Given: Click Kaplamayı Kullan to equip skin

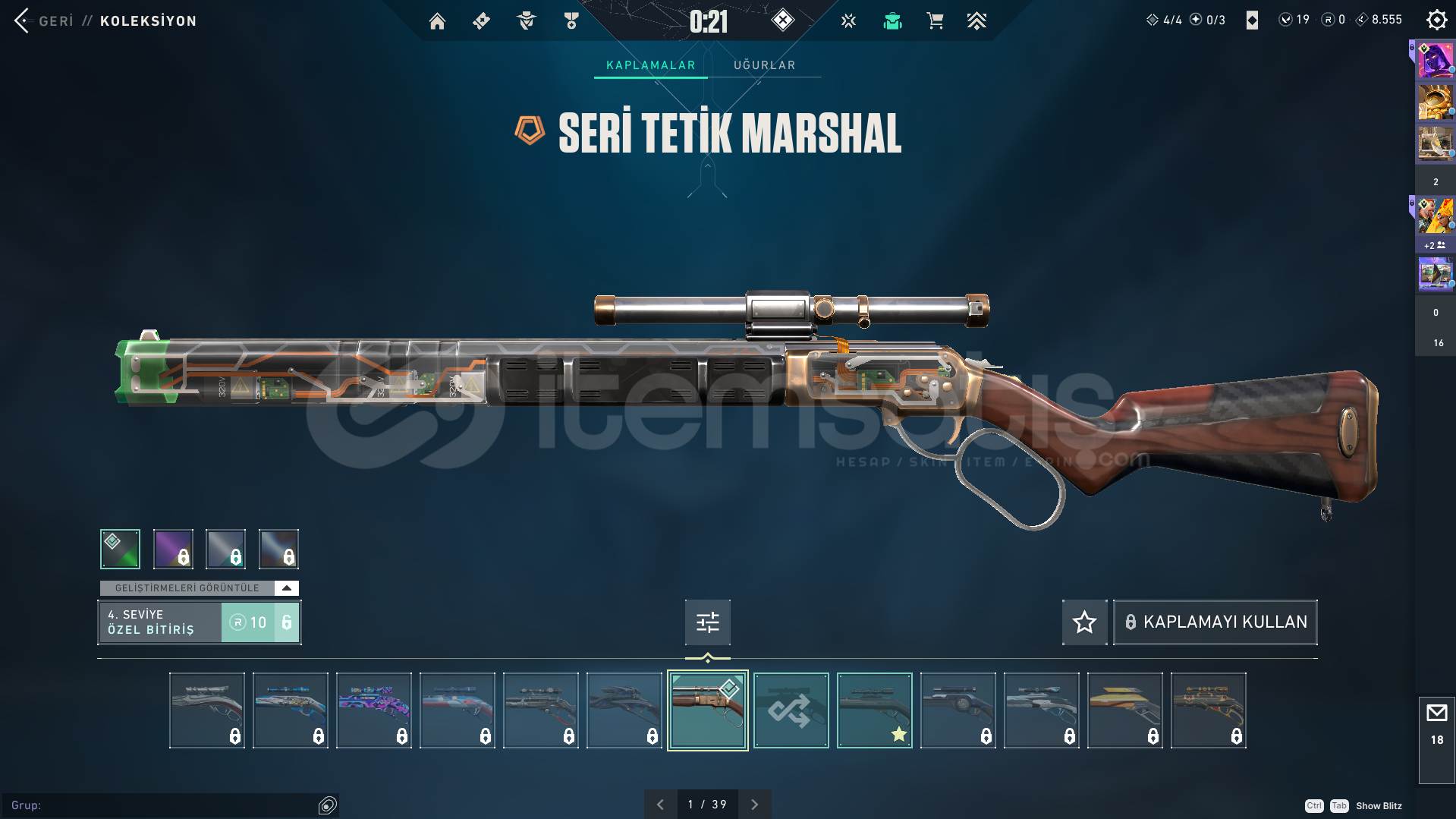Looking at the screenshot, I should [1215, 622].
